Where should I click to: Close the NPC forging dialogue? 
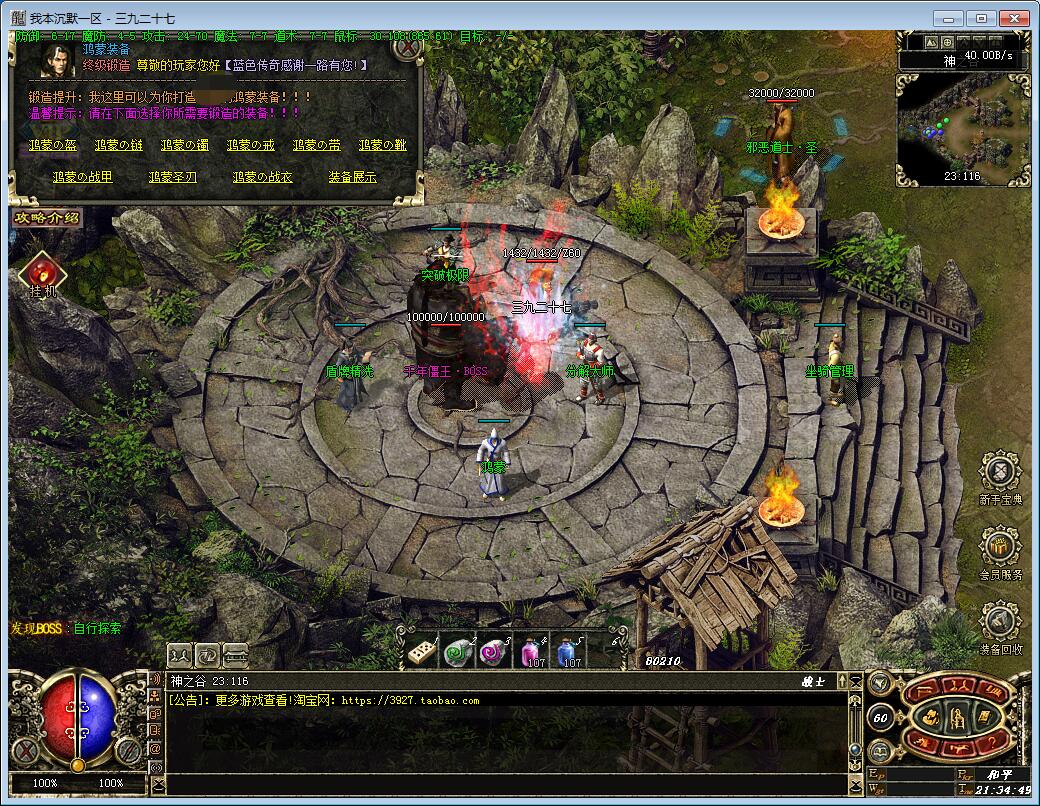(x=407, y=47)
